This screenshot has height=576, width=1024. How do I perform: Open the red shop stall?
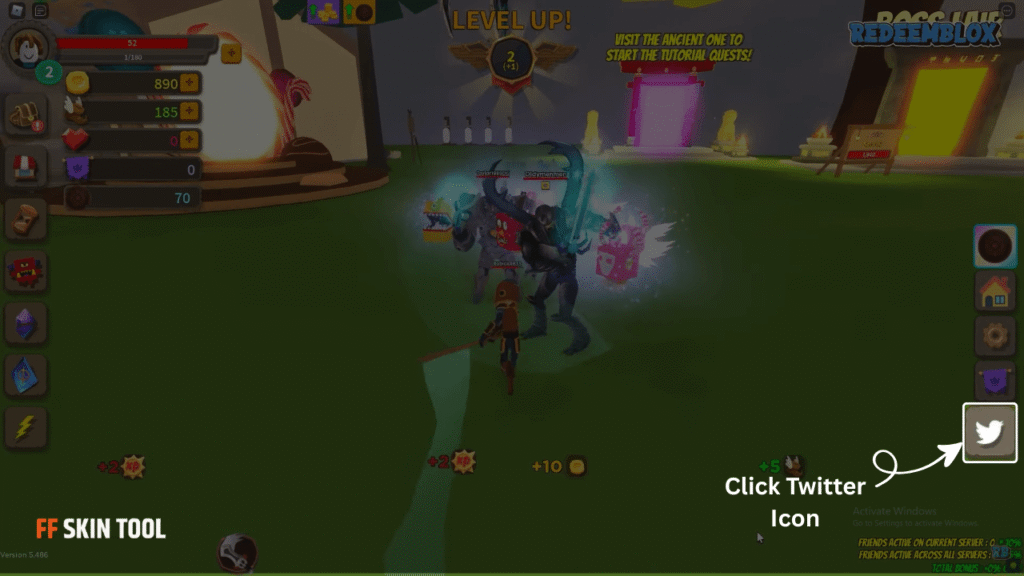(x=26, y=168)
